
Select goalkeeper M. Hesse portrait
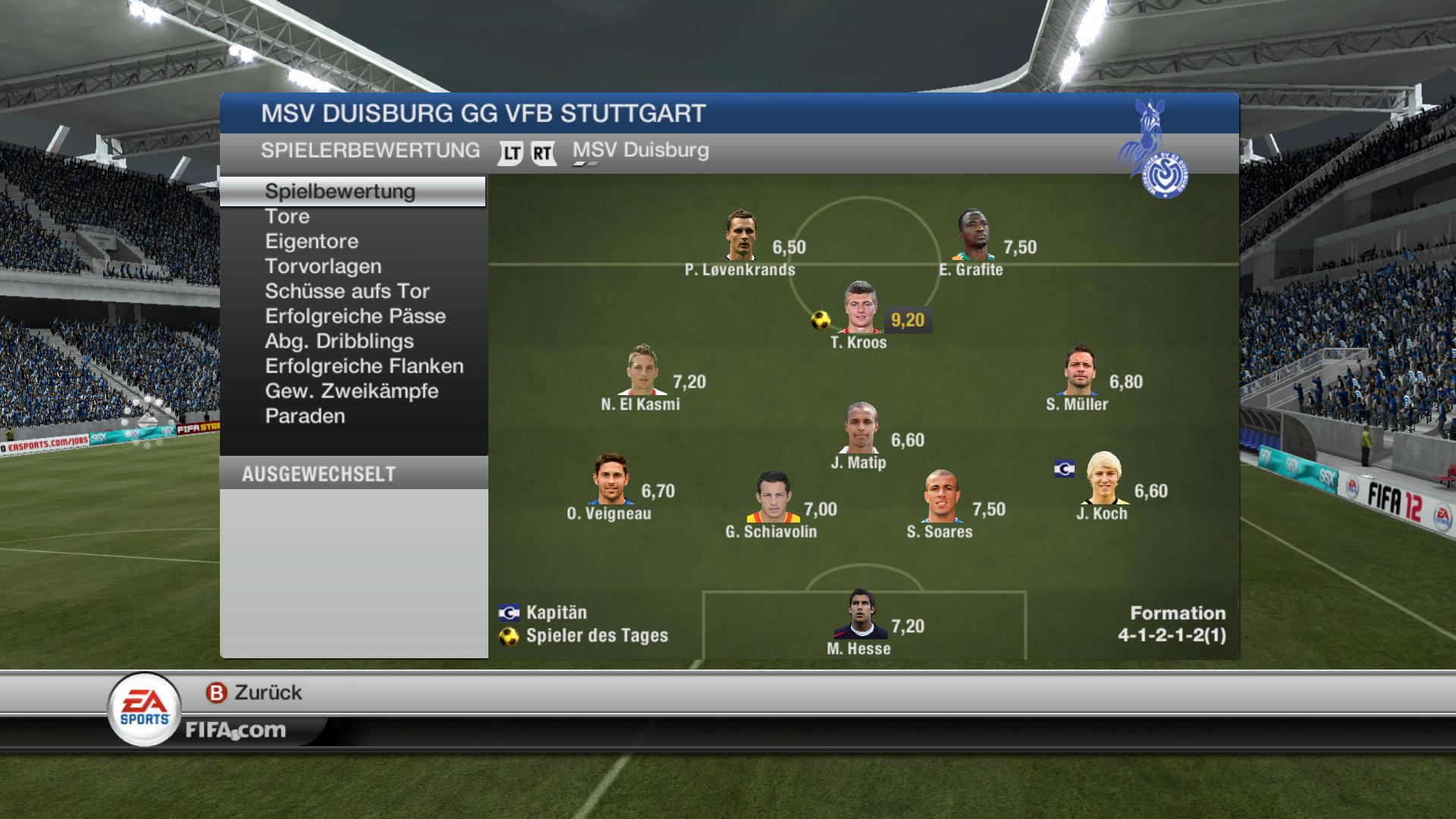tap(859, 615)
